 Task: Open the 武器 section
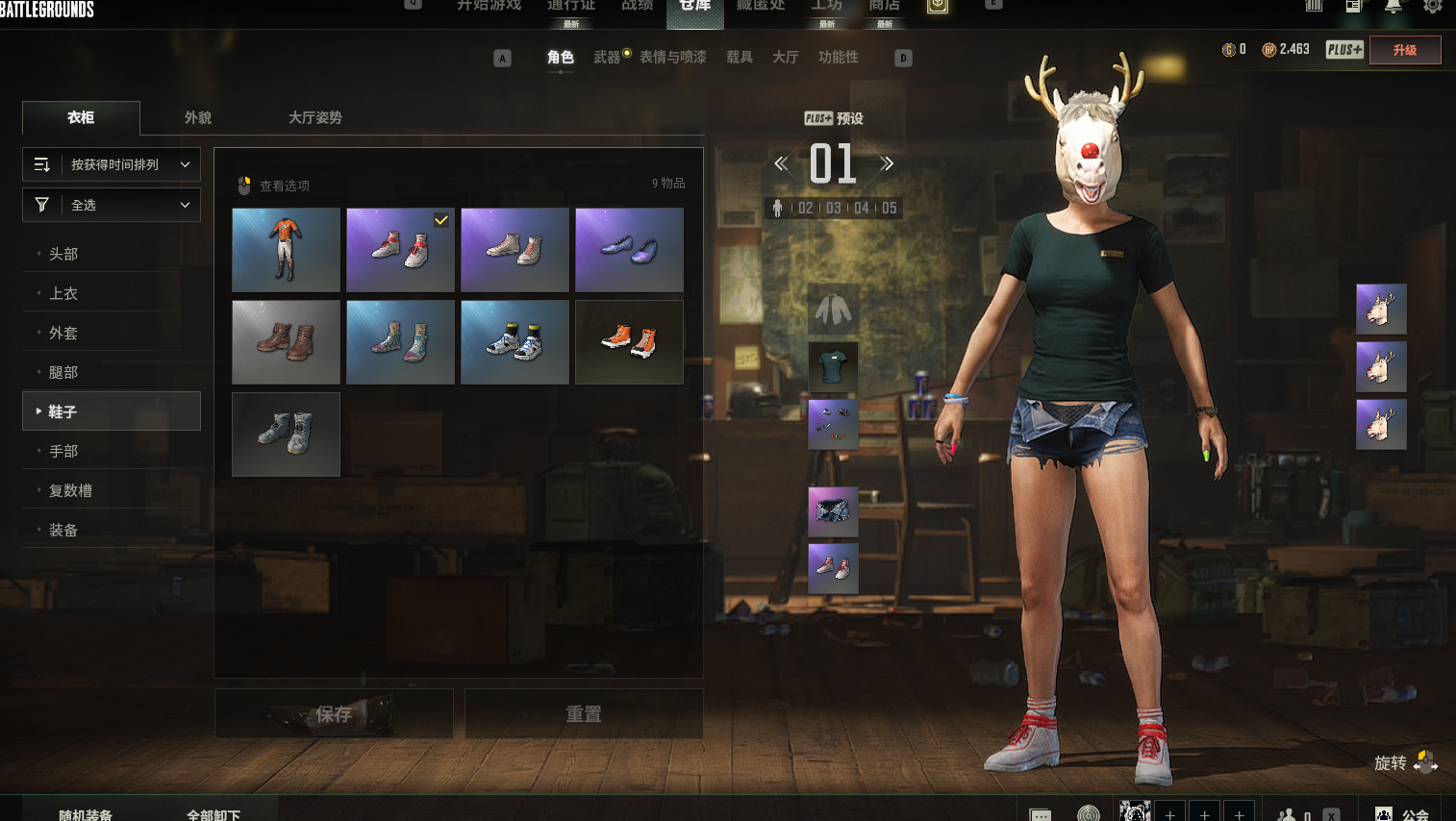tap(607, 58)
